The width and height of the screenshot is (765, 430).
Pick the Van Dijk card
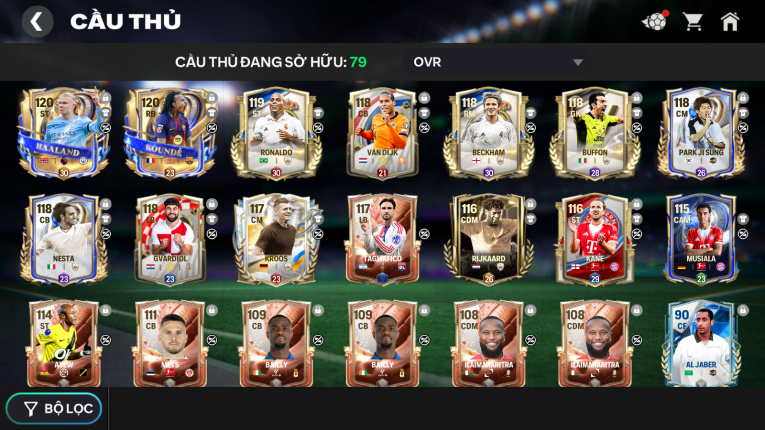click(x=381, y=133)
